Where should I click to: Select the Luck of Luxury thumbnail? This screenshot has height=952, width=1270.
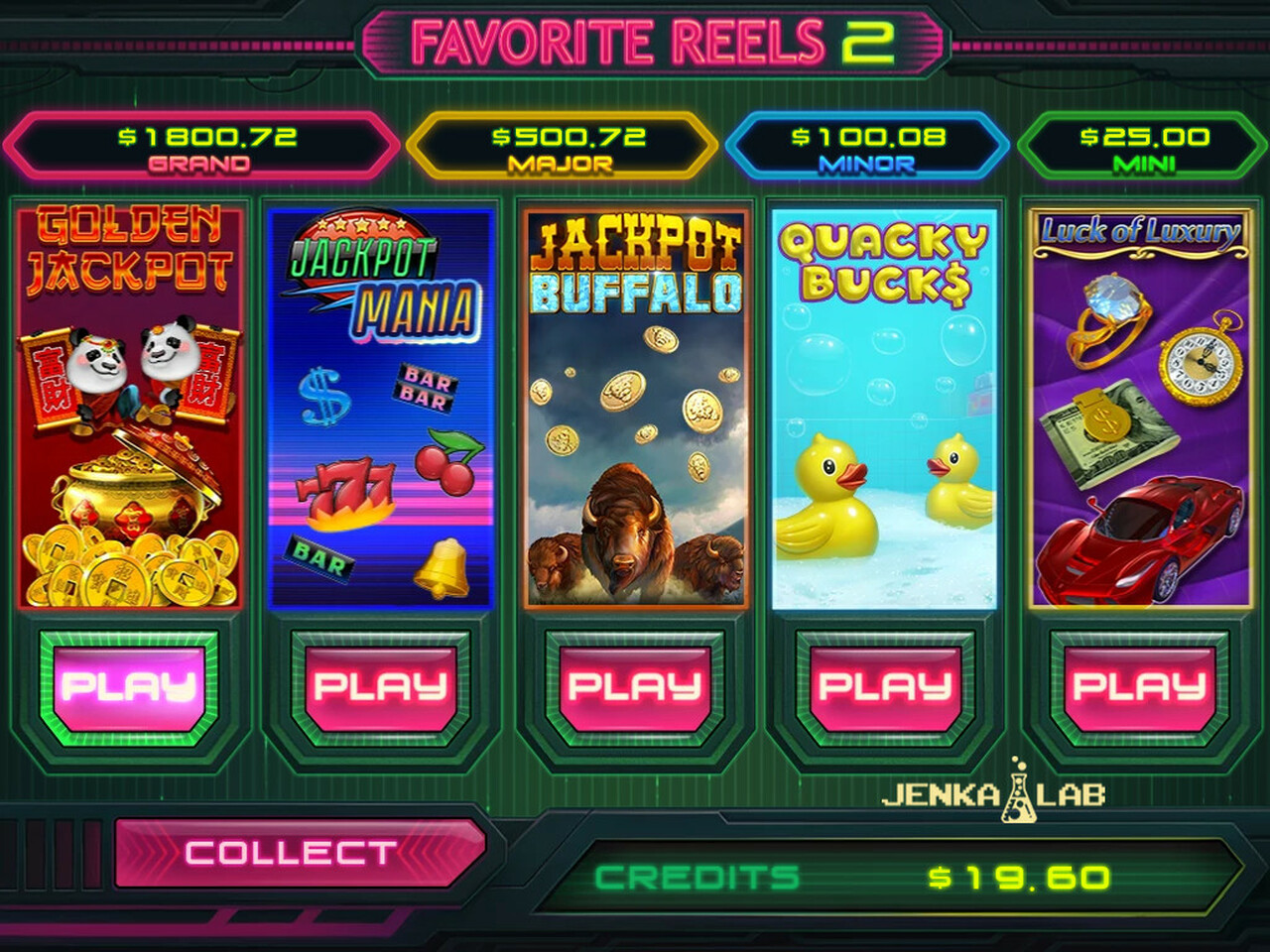(x=1137, y=407)
